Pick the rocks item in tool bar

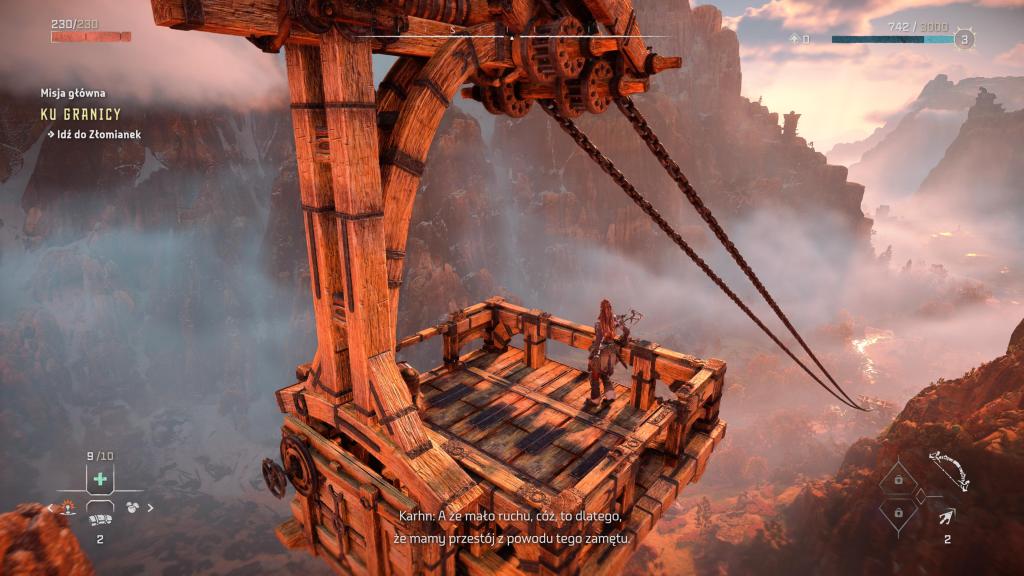click(131, 507)
